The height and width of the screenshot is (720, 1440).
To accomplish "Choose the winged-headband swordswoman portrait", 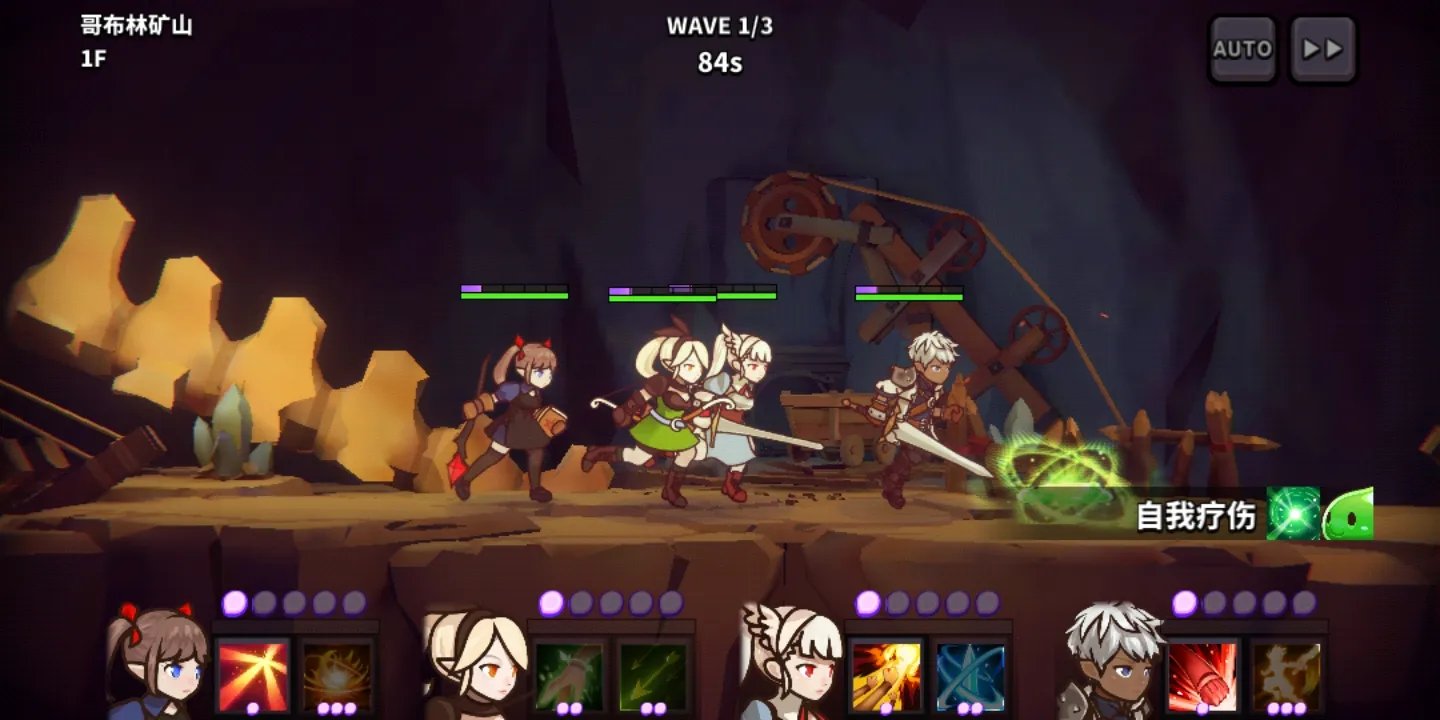I will pyautogui.click(x=789, y=662).
